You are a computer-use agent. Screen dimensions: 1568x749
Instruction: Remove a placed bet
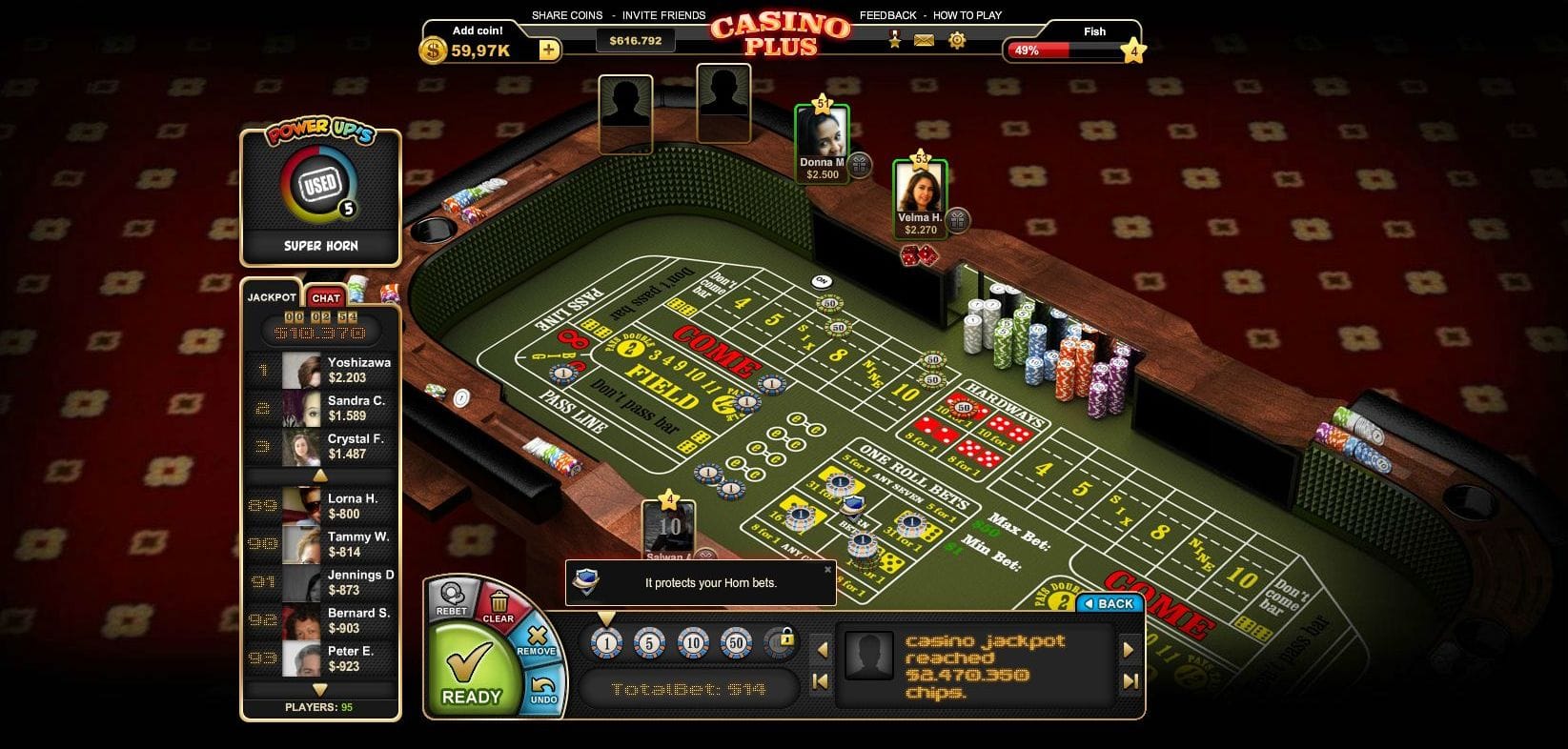[x=536, y=639]
